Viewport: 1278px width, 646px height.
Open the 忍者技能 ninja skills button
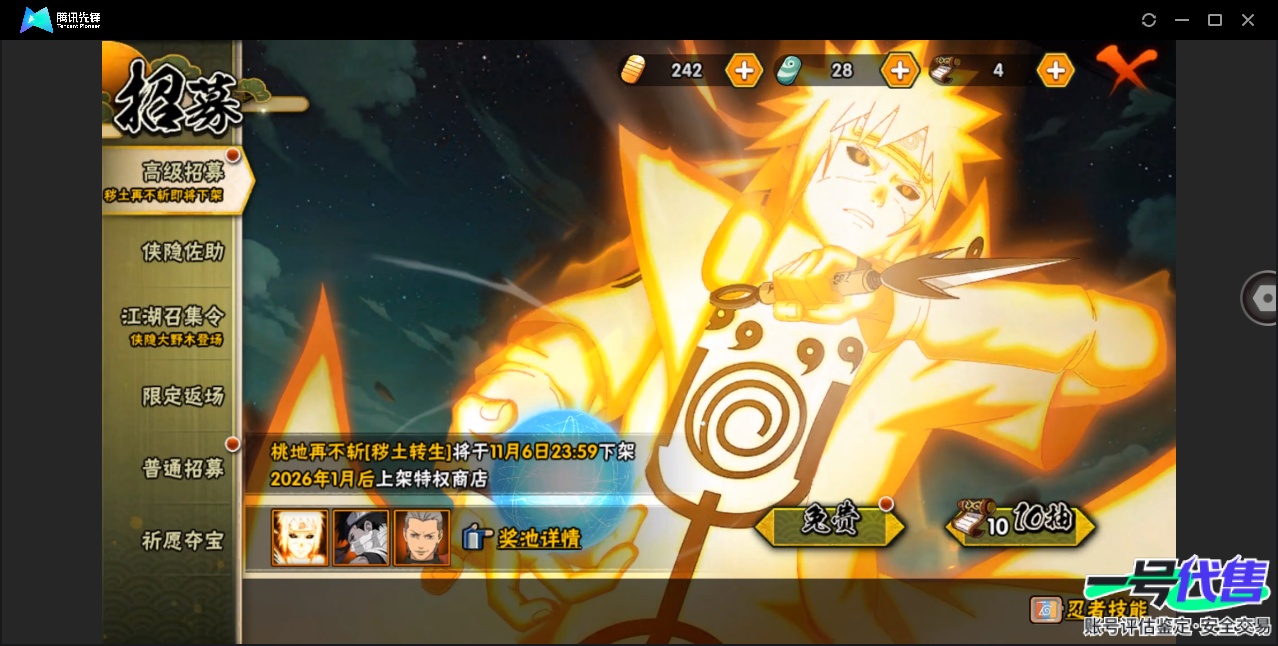click(1089, 609)
